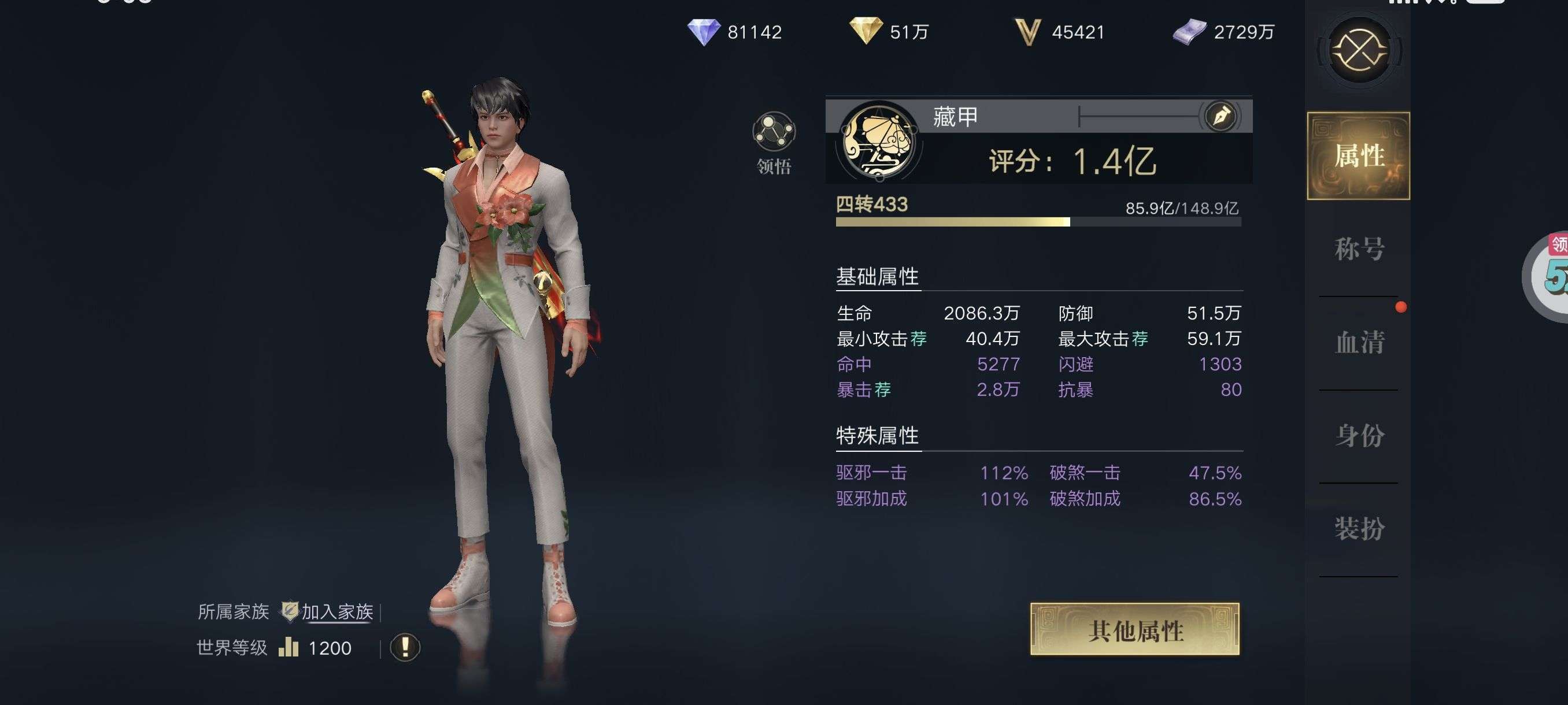The height and width of the screenshot is (705, 1568).
Task: Tap the gold V currency icon
Action: click(1028, 32)
